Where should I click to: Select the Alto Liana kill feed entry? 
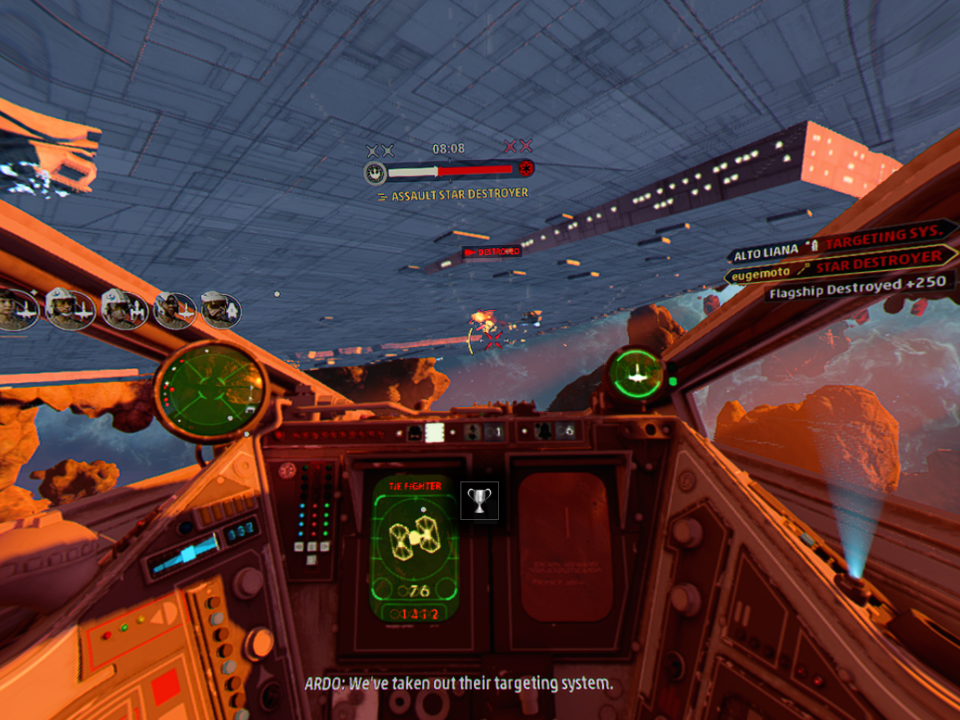tap(834, 243)
